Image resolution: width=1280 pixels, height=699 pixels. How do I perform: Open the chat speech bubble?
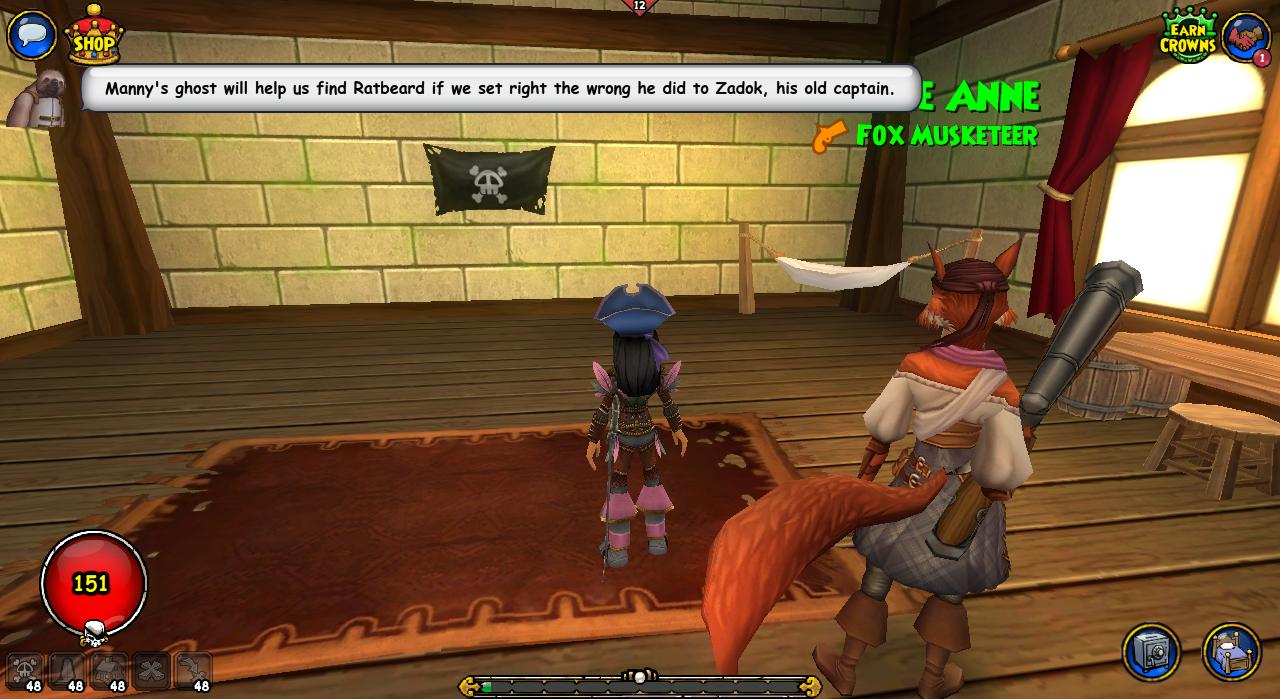click(31, 35)
